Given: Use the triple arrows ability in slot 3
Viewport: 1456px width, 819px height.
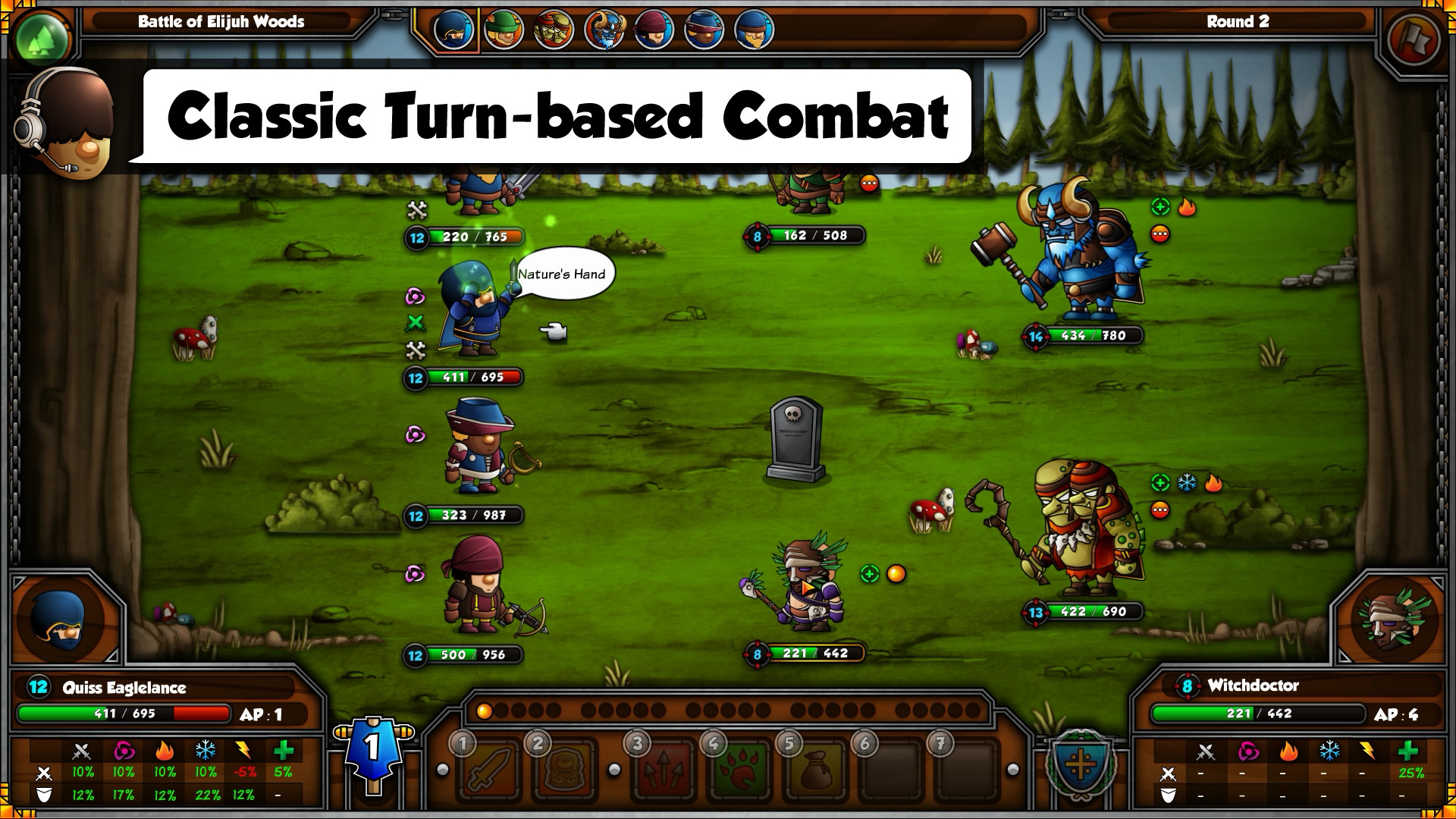Looking at the screenshot, I should click(x=662, y=773).
